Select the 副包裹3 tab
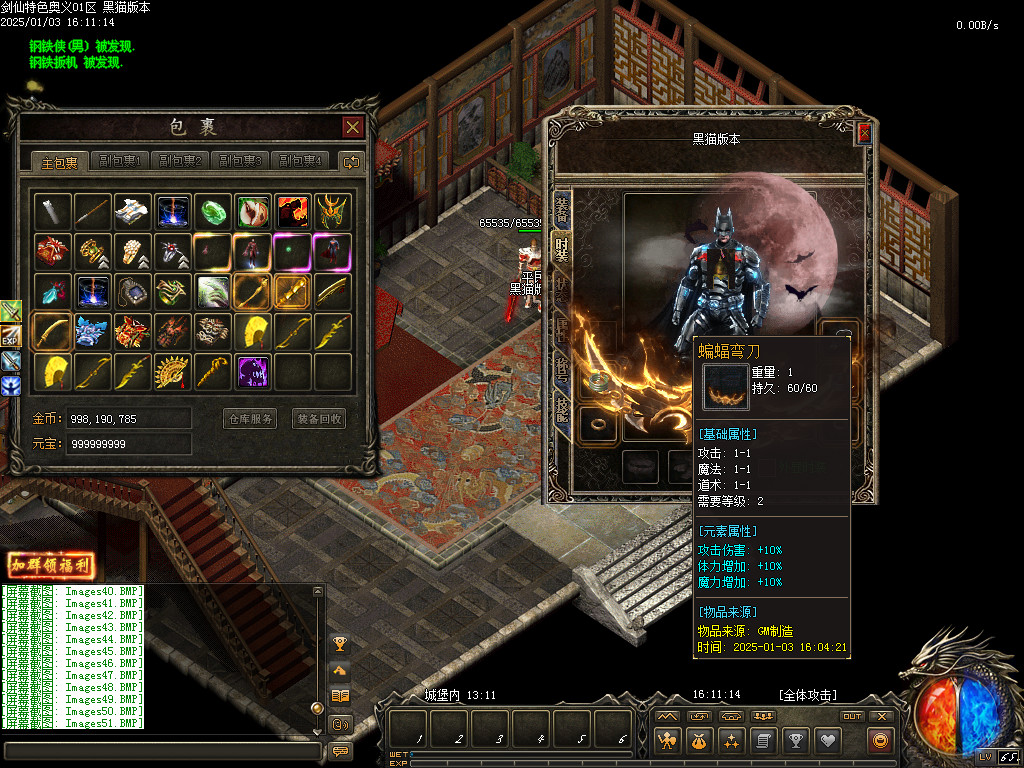Screen dimensions: 1024x768 click(x=241, y=161)
